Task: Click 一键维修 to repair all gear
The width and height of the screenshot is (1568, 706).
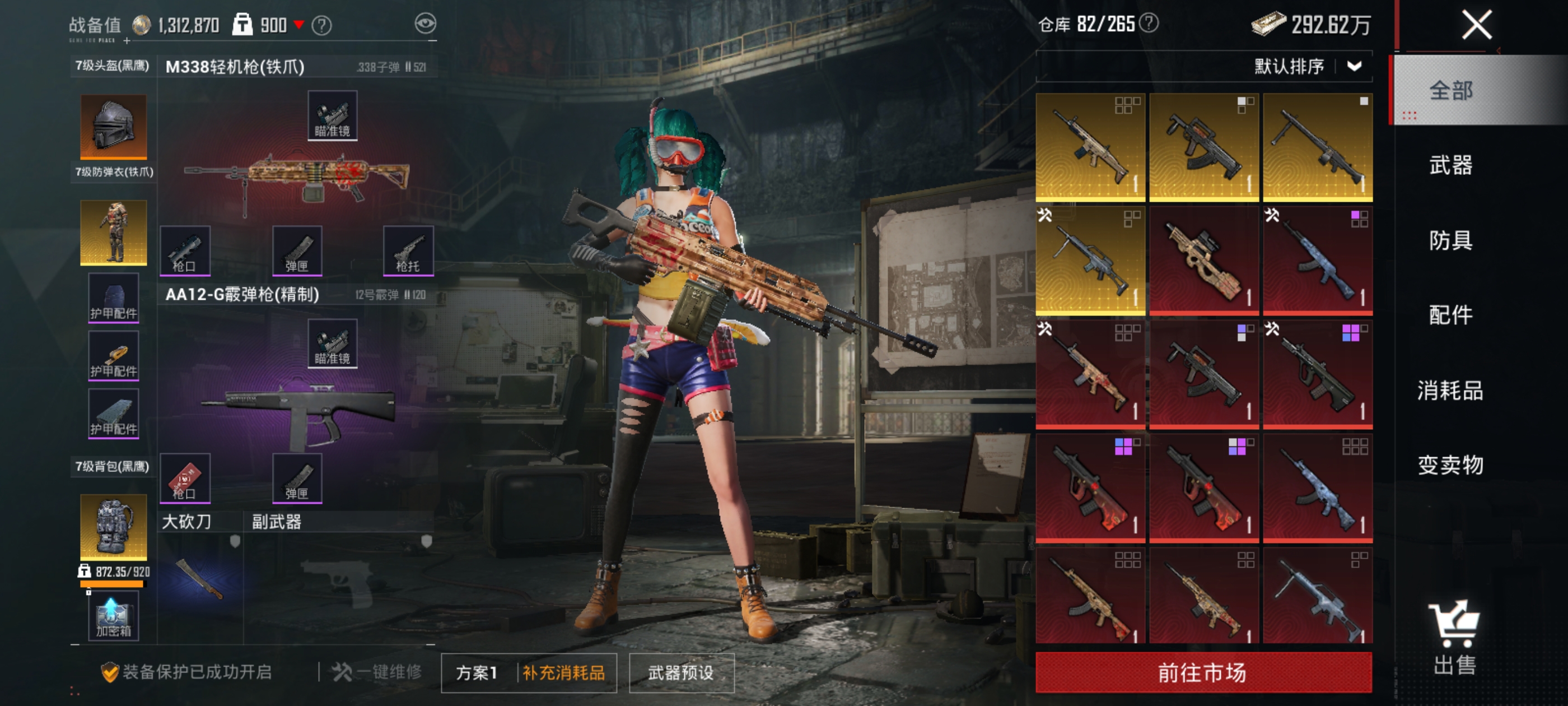Action: 377,672
